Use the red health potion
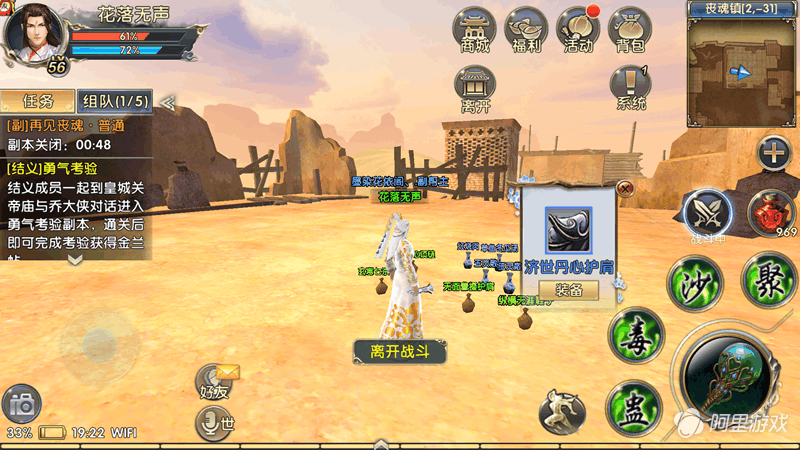 pyautogui.click(x=771, y=211)
